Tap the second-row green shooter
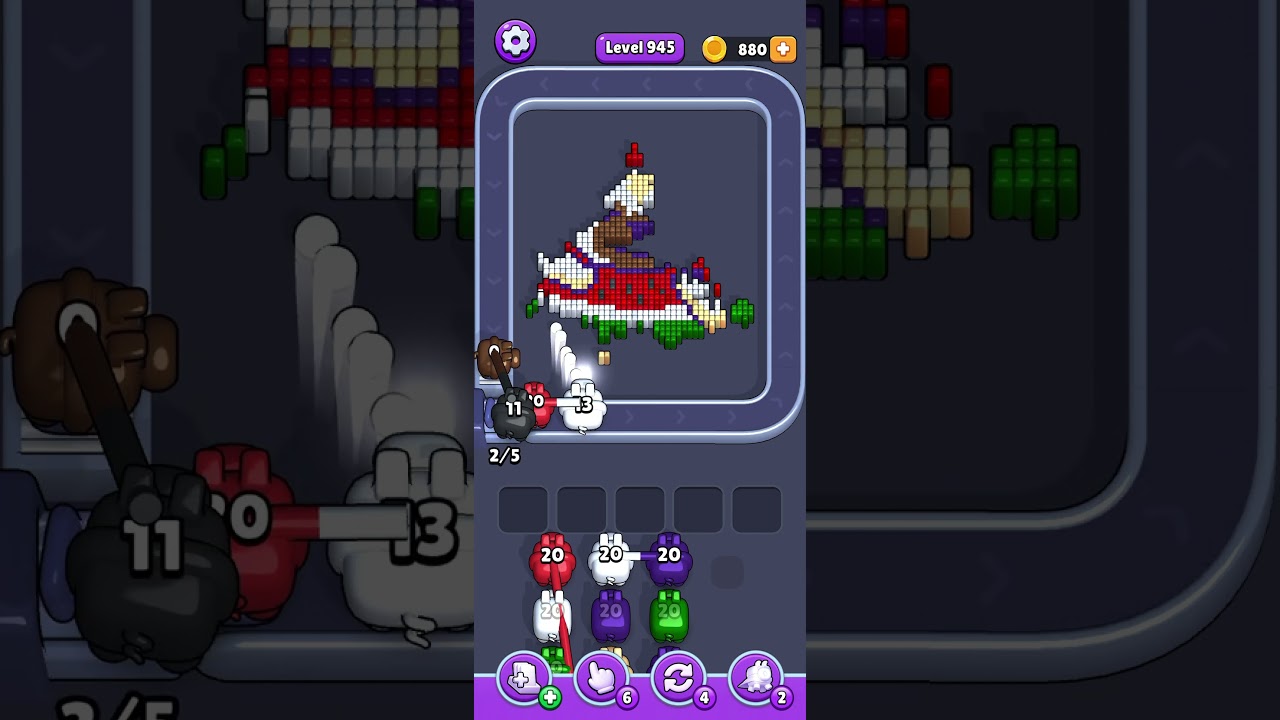 coord(669,616)
